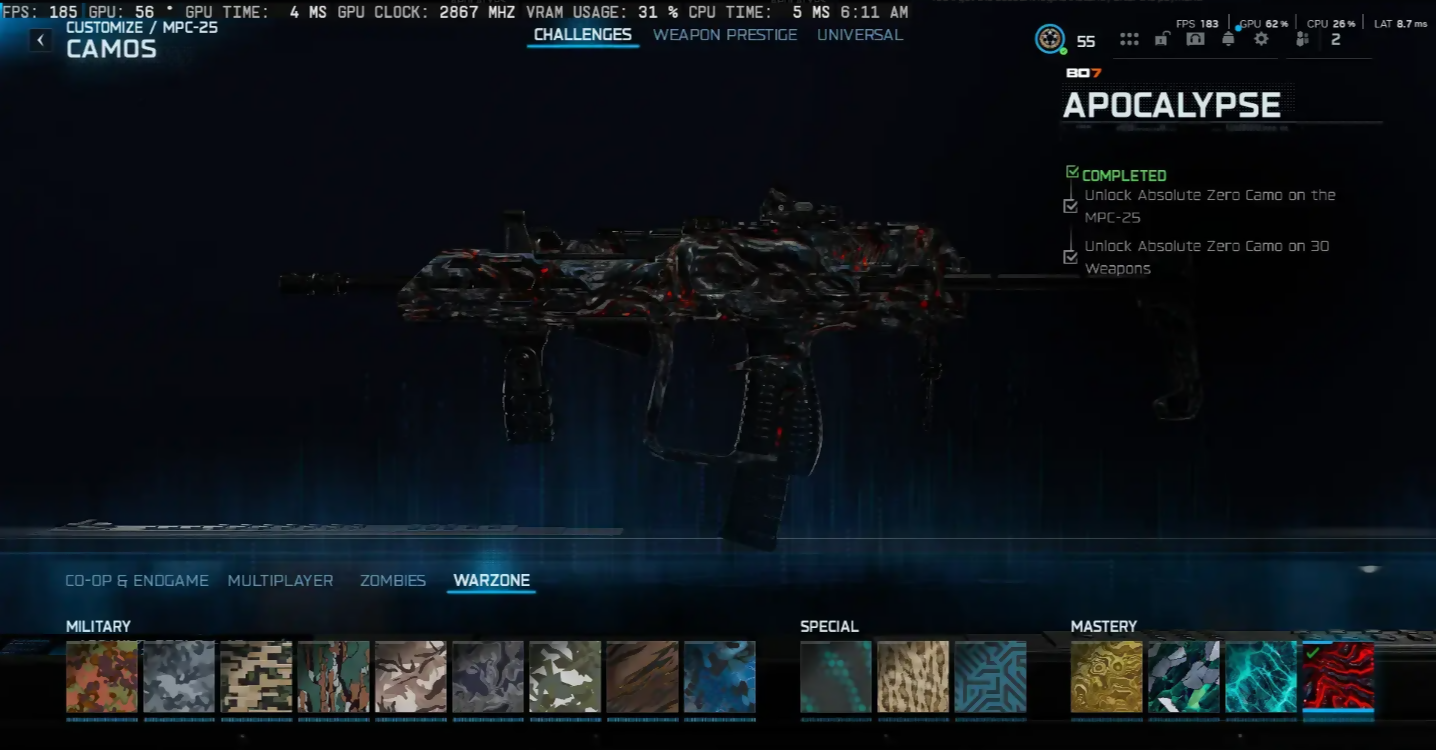Open the player profile emblem
Image resolution: width=1436 pixels, height=750 pixels.
click(x=1049, y=39)
